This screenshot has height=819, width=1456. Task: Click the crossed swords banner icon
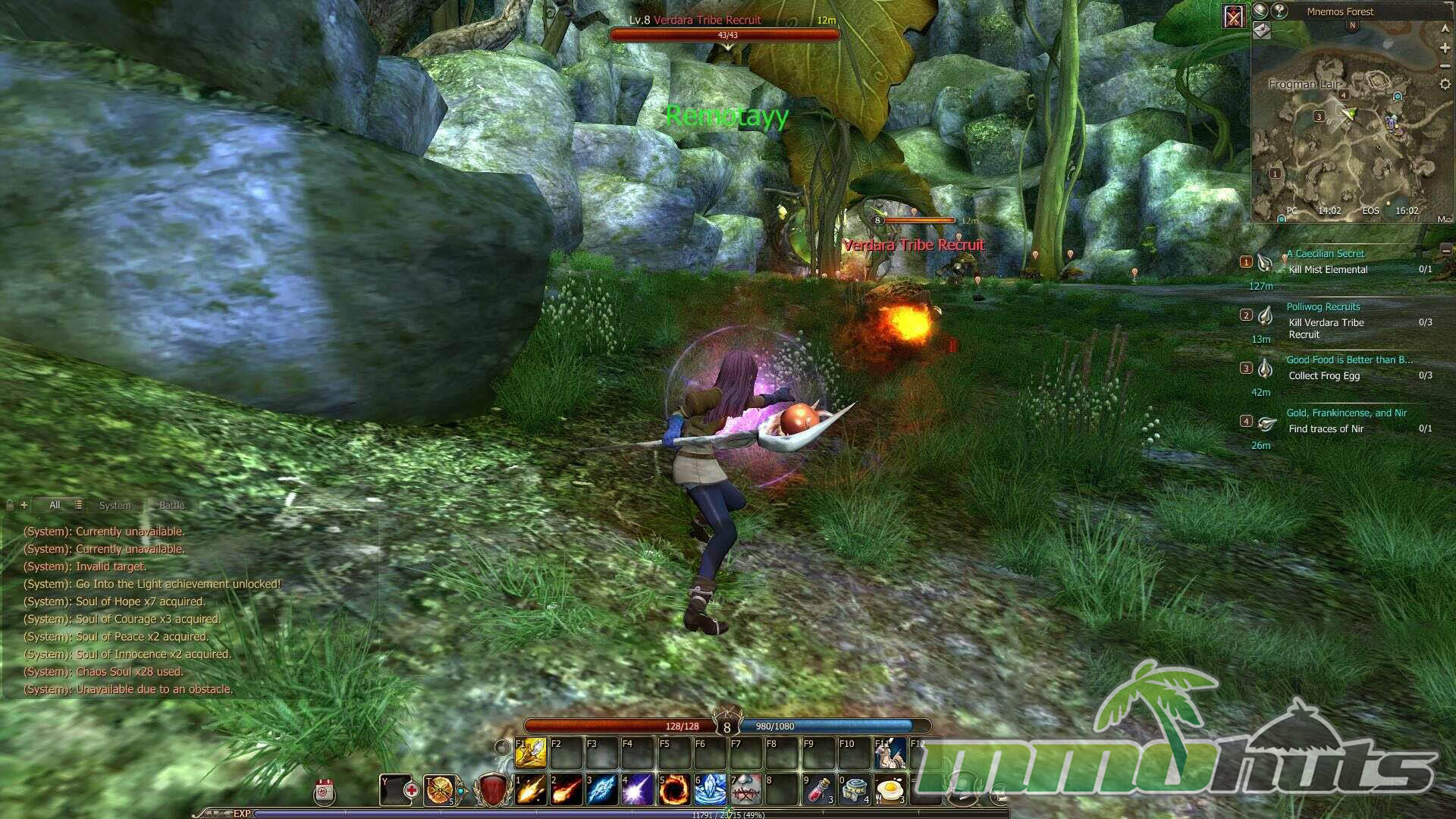point(1234,16)
